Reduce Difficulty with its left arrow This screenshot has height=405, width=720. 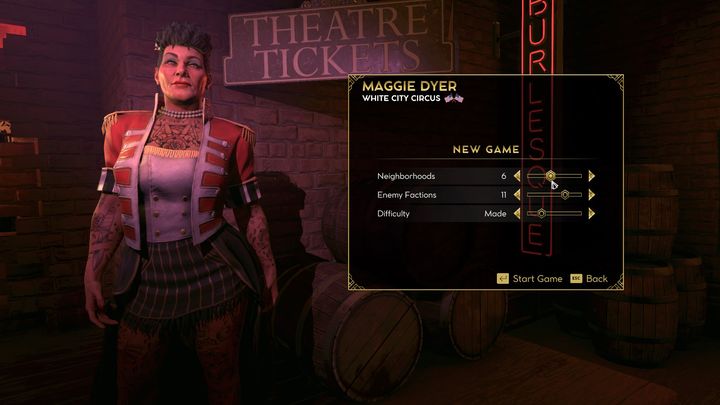517,213
